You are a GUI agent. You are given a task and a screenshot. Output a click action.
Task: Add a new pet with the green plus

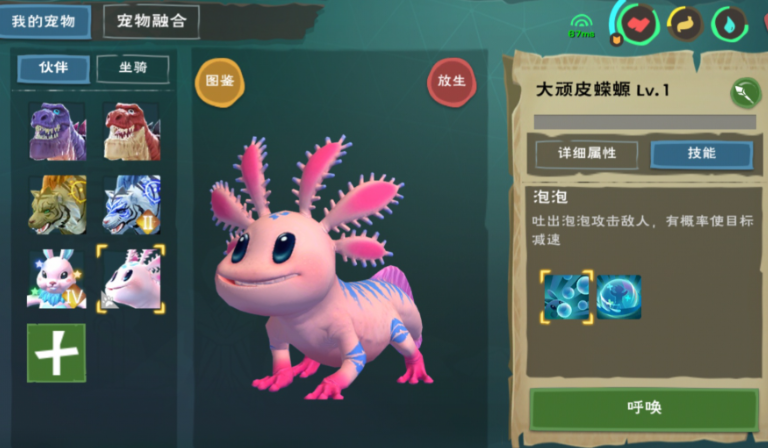56,352
